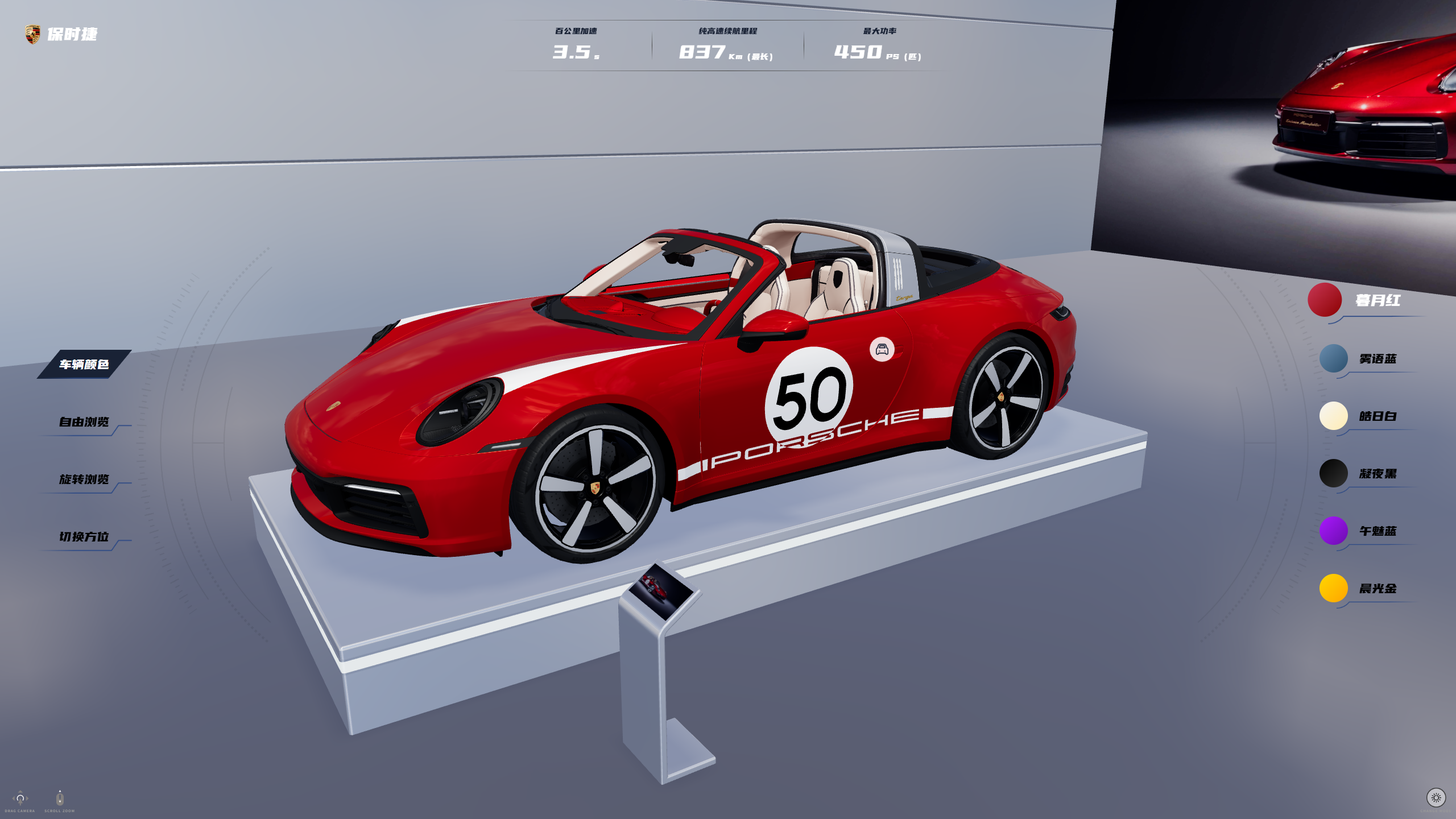Open the 自由浏览 free view mode
Screen dimensions: 1456x819
[84, 422]
